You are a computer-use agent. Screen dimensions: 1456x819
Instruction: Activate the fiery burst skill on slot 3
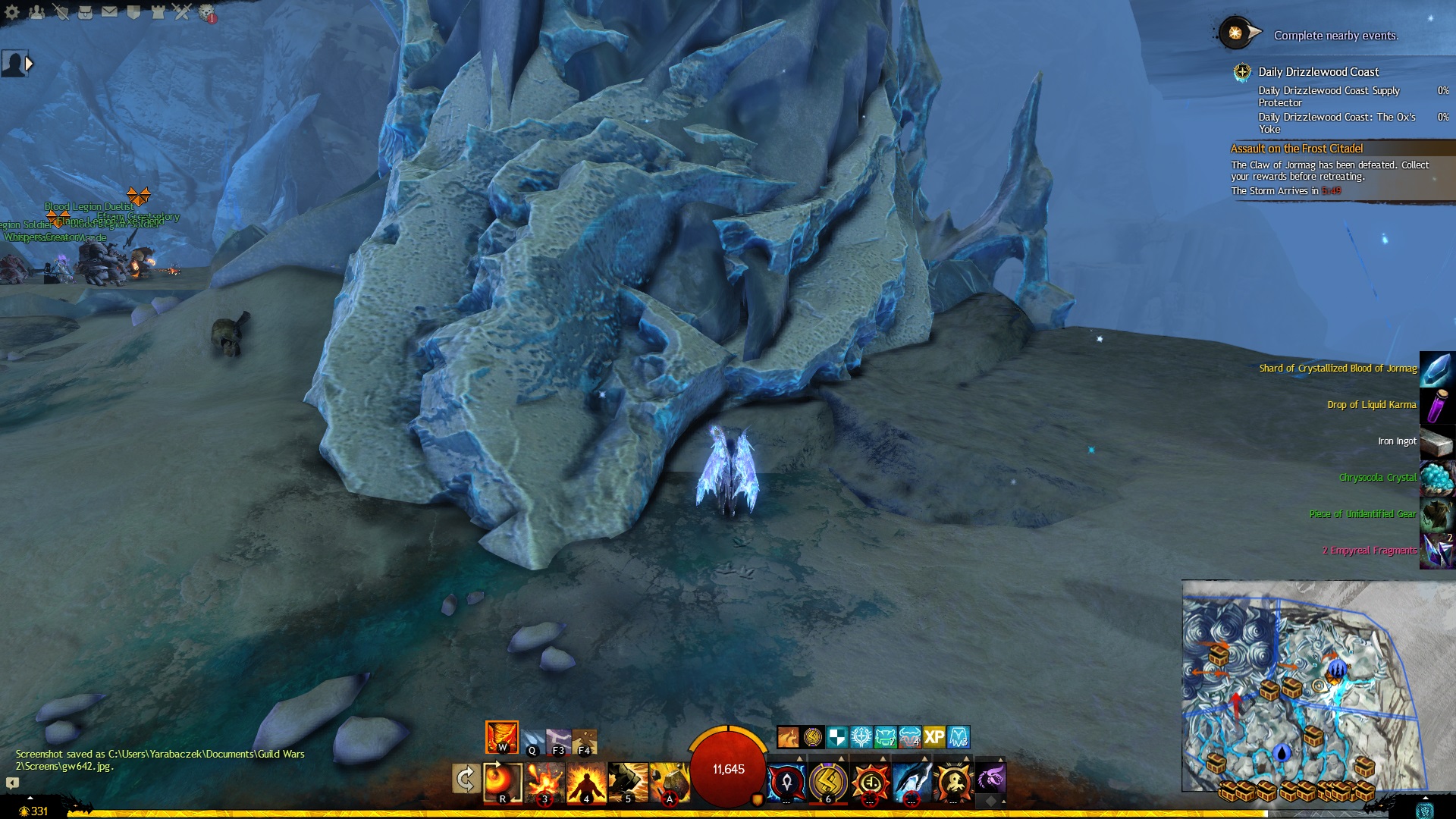pyautogui.click(x=544, y=781)
